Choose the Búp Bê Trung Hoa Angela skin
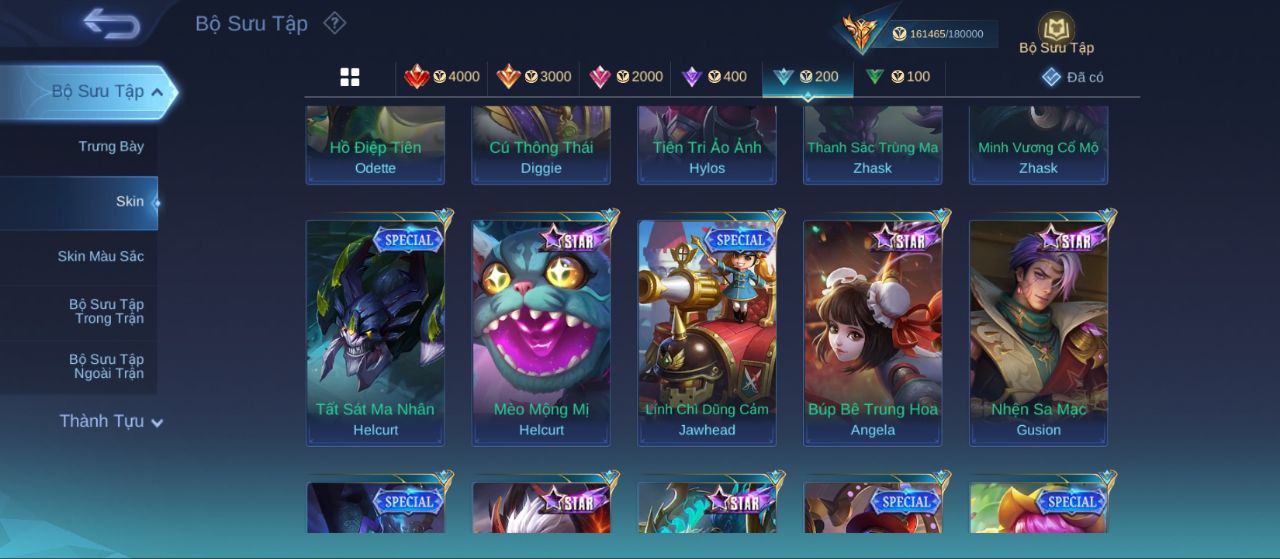This screenshot has width=1280, height=559. 873,332
